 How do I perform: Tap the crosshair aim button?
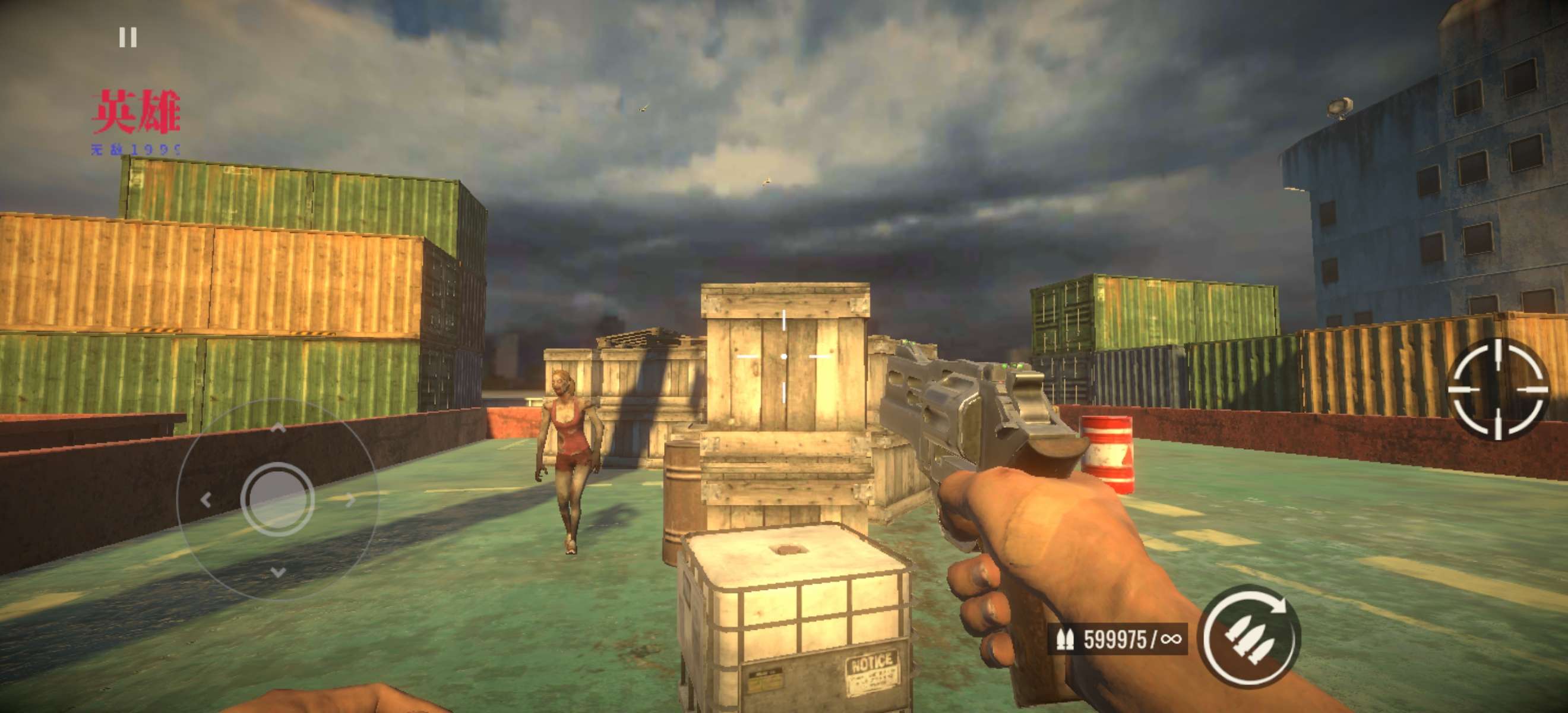point(1497,389)
